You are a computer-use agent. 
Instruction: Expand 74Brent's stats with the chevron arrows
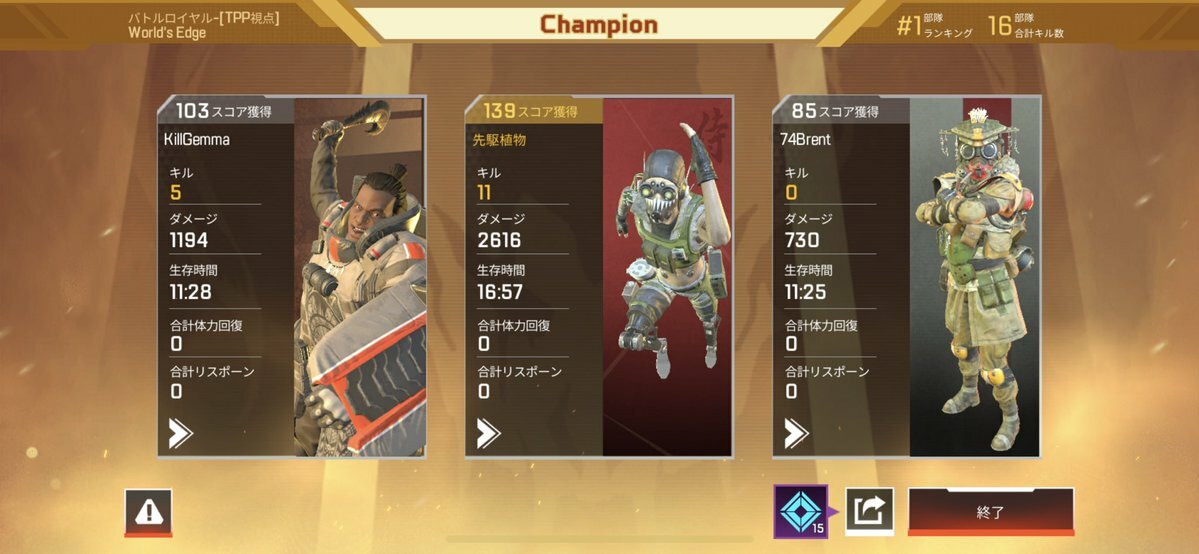[796, 433]
